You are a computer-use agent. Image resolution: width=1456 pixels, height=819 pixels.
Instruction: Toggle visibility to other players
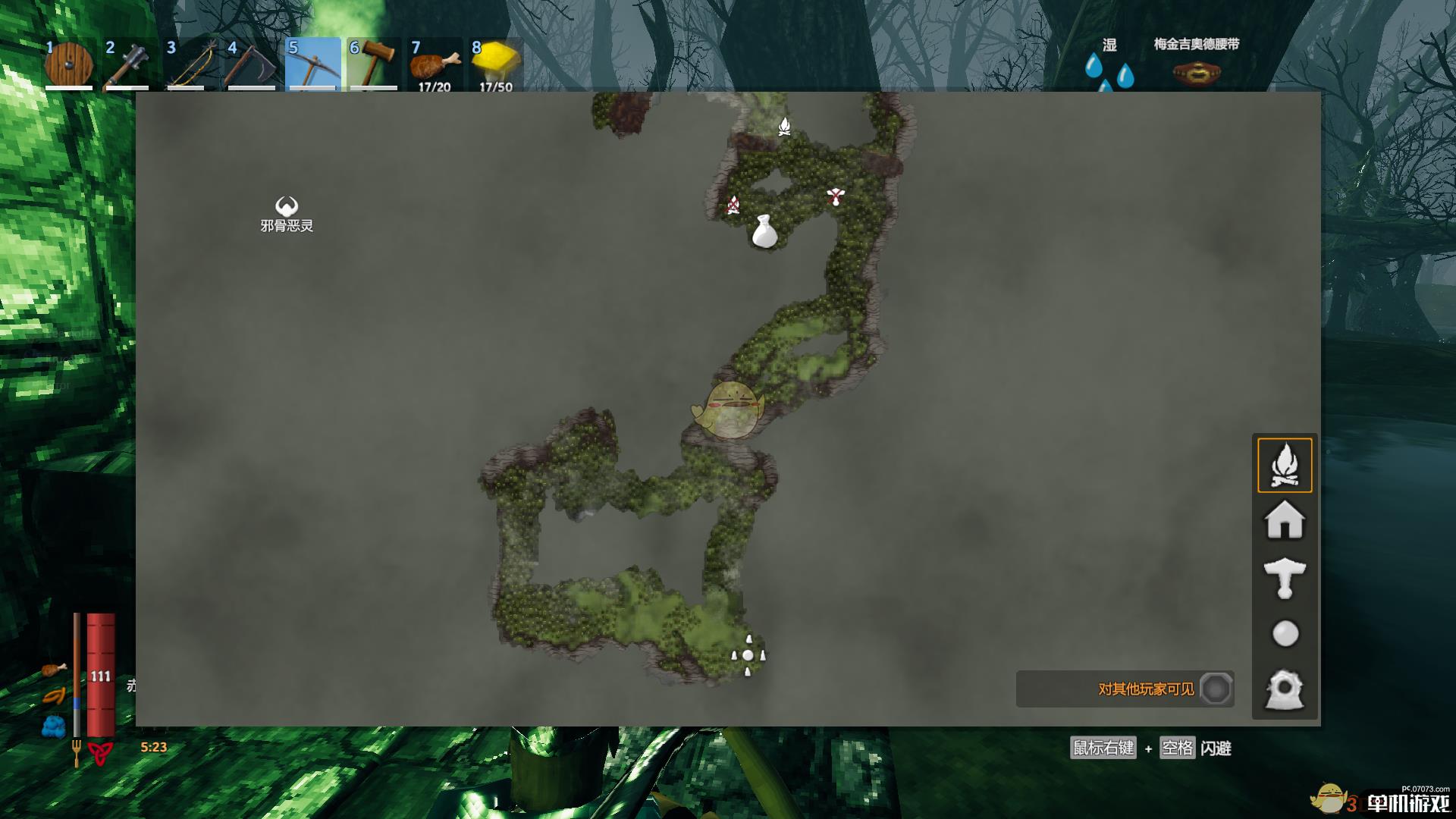tap(1216, 689)
